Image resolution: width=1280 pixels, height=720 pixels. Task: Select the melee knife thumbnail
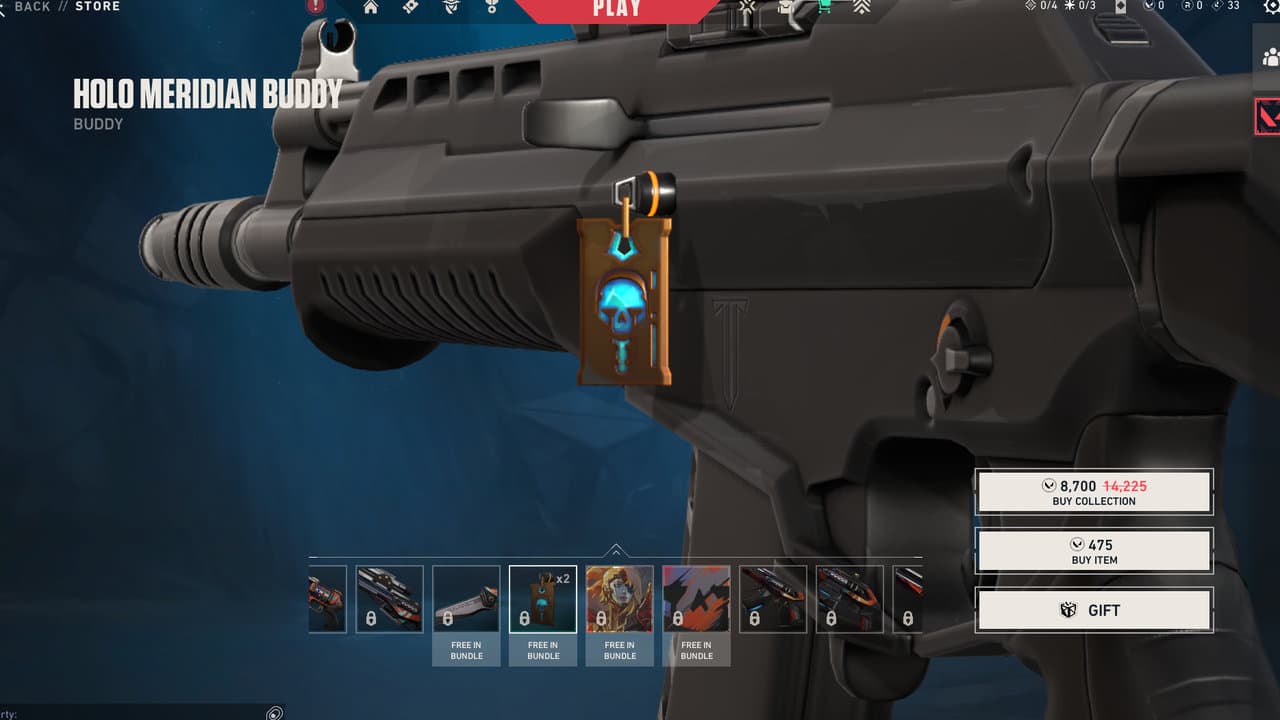pyautogui.click(x=466, y=599)
